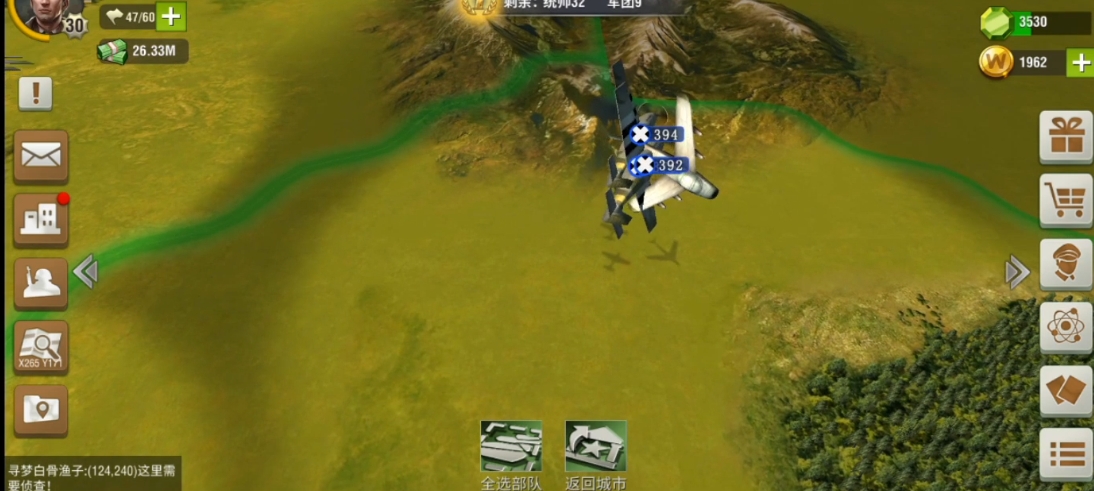Open the soldier helmet army menu

point(41,283)
